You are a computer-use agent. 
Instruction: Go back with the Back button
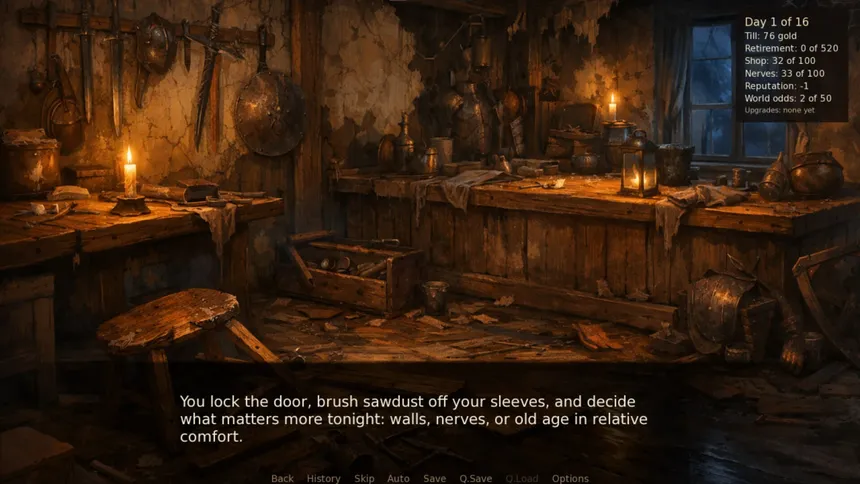(282, 478)
